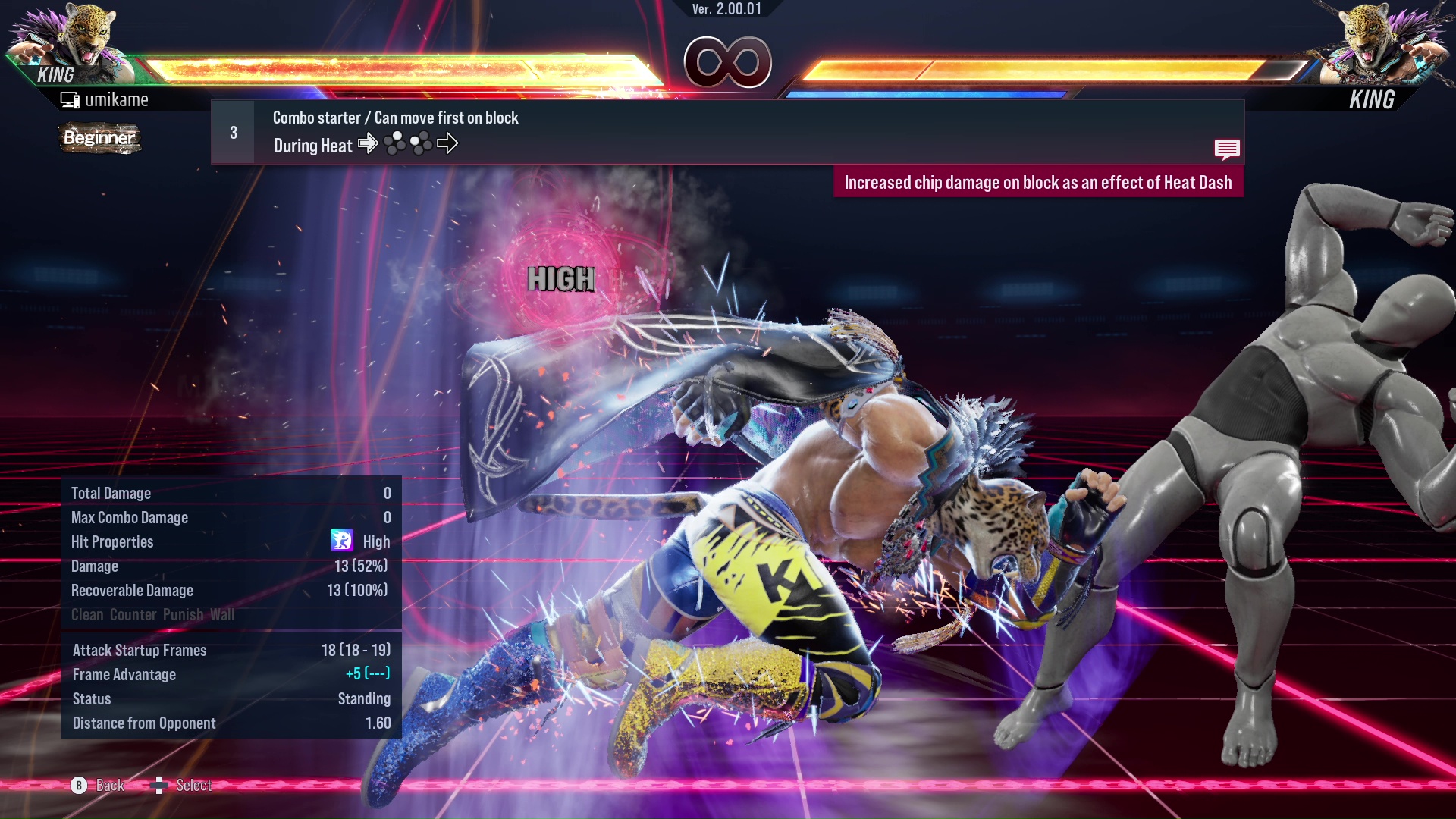Select the Combo starter move entry
Image resolution: width=1456 pixels, height=819 pixels.
coord(394,118)
